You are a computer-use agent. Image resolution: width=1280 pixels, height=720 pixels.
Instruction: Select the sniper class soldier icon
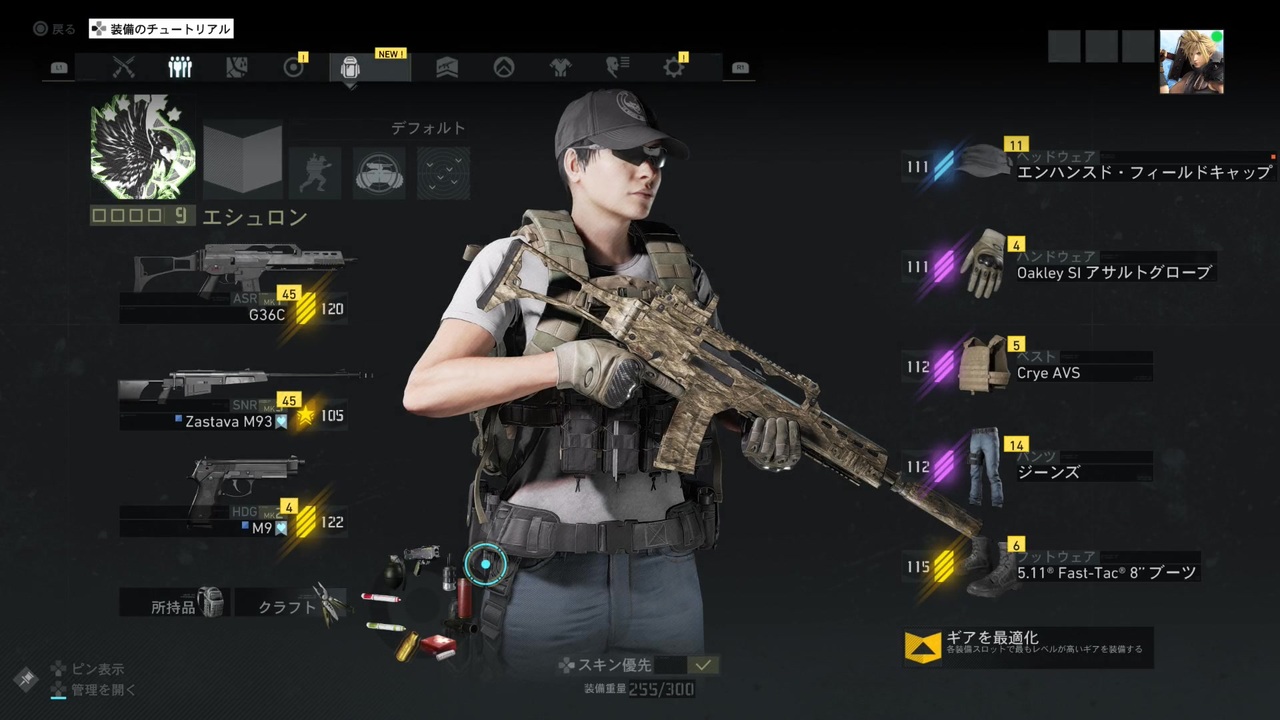pos(316,172)
